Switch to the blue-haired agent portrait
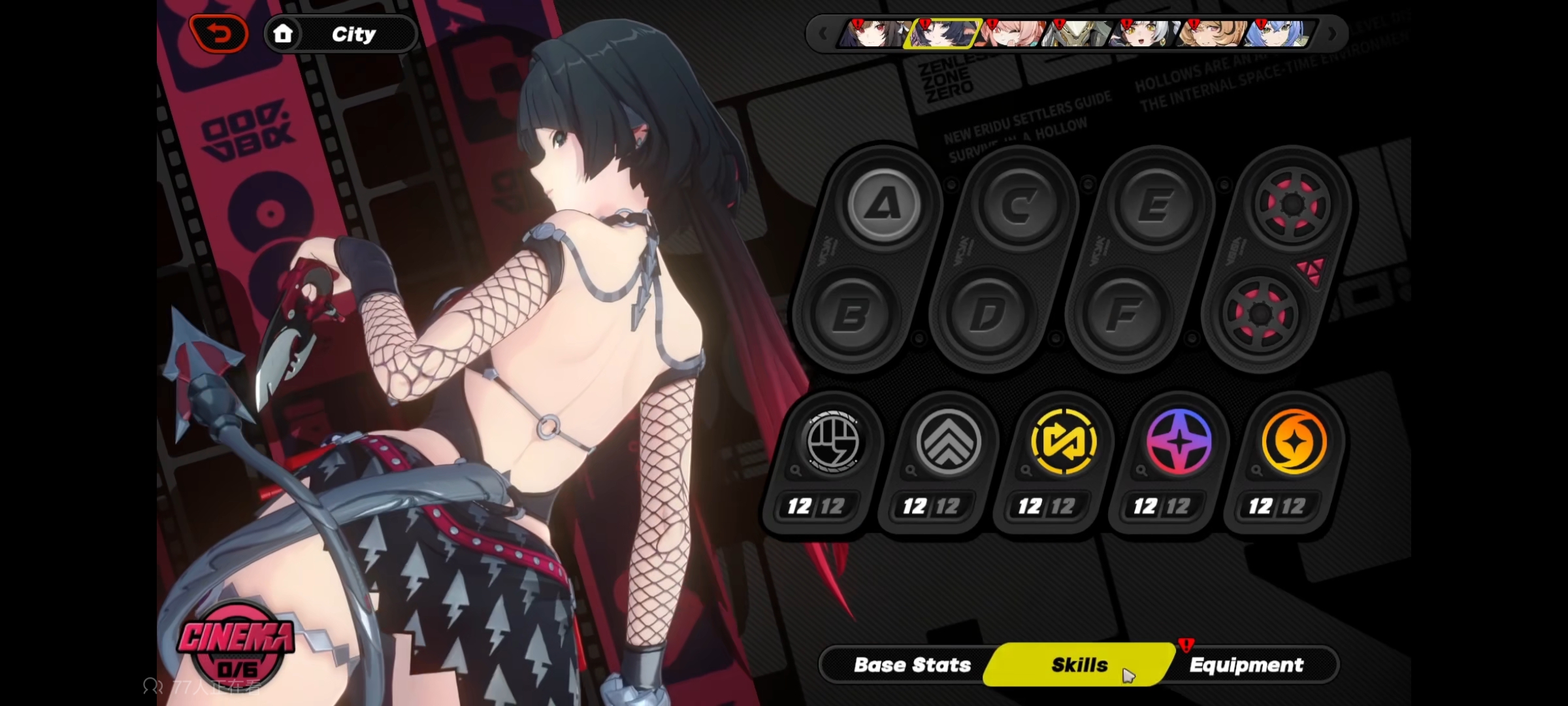1568x706 pixels. pyautogui.click(x=1279, y=34)
